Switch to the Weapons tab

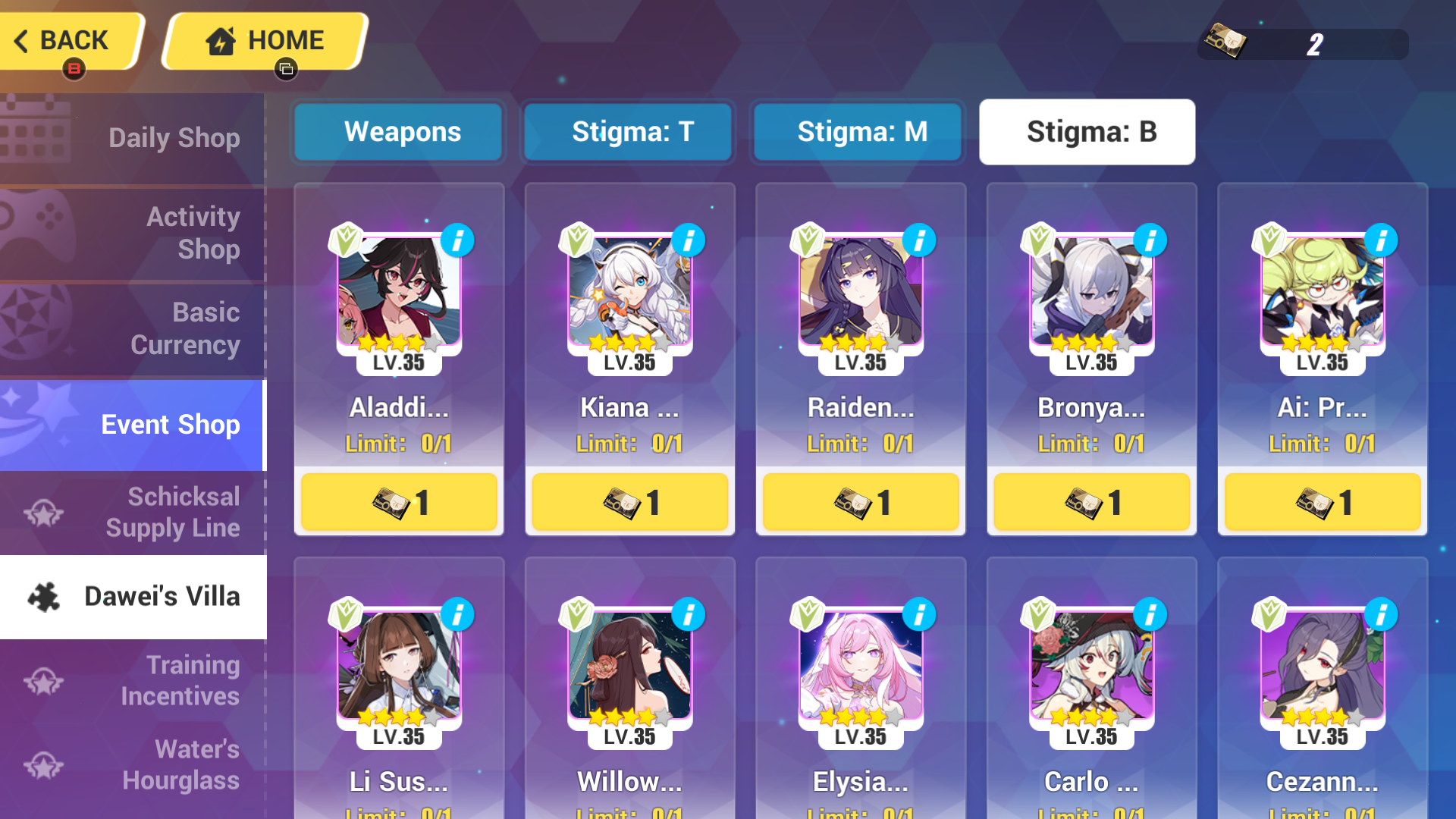[x=397, y=132]
